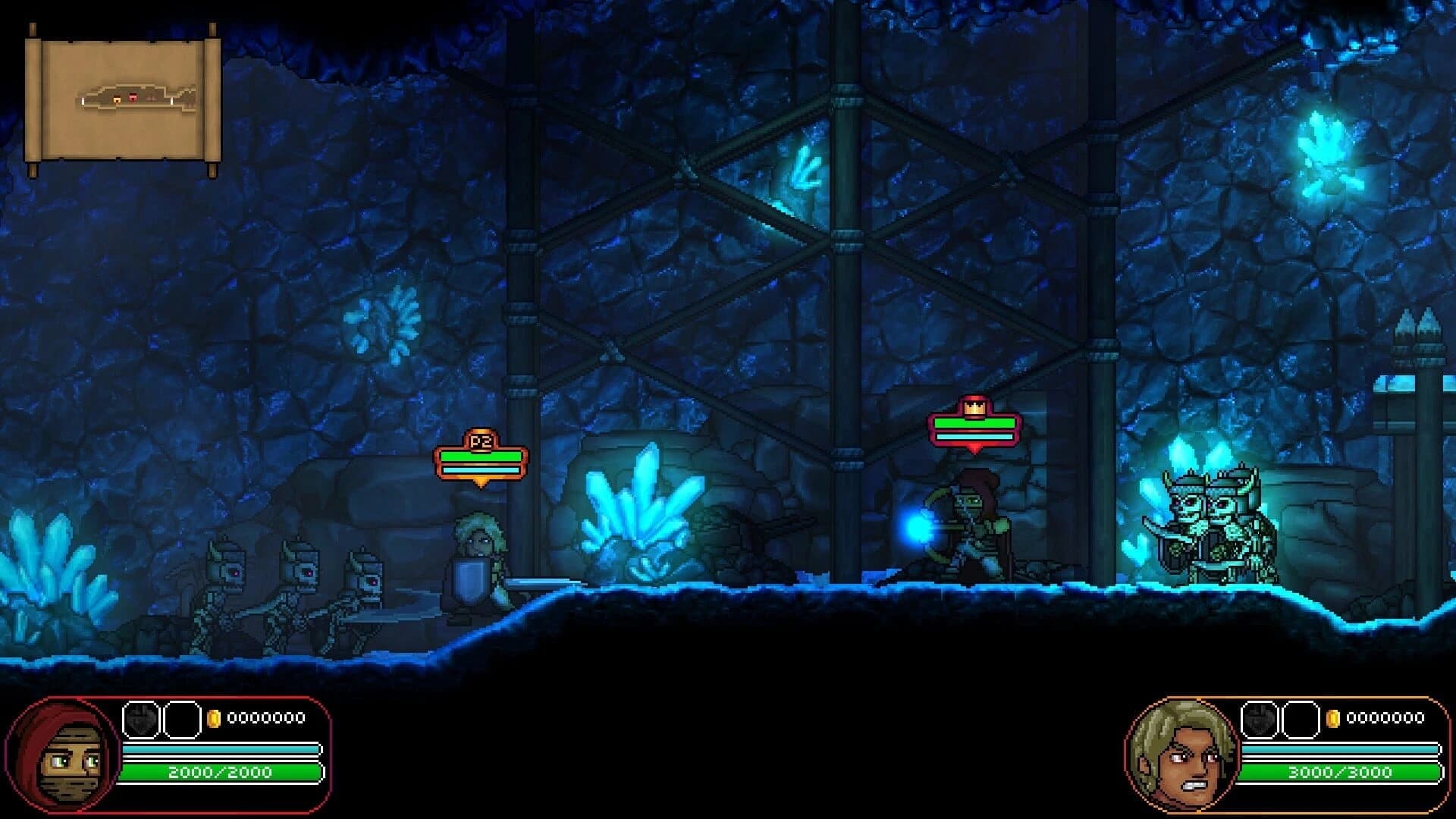Click the crown icon above the boss health bar

[x=973, y=406]
